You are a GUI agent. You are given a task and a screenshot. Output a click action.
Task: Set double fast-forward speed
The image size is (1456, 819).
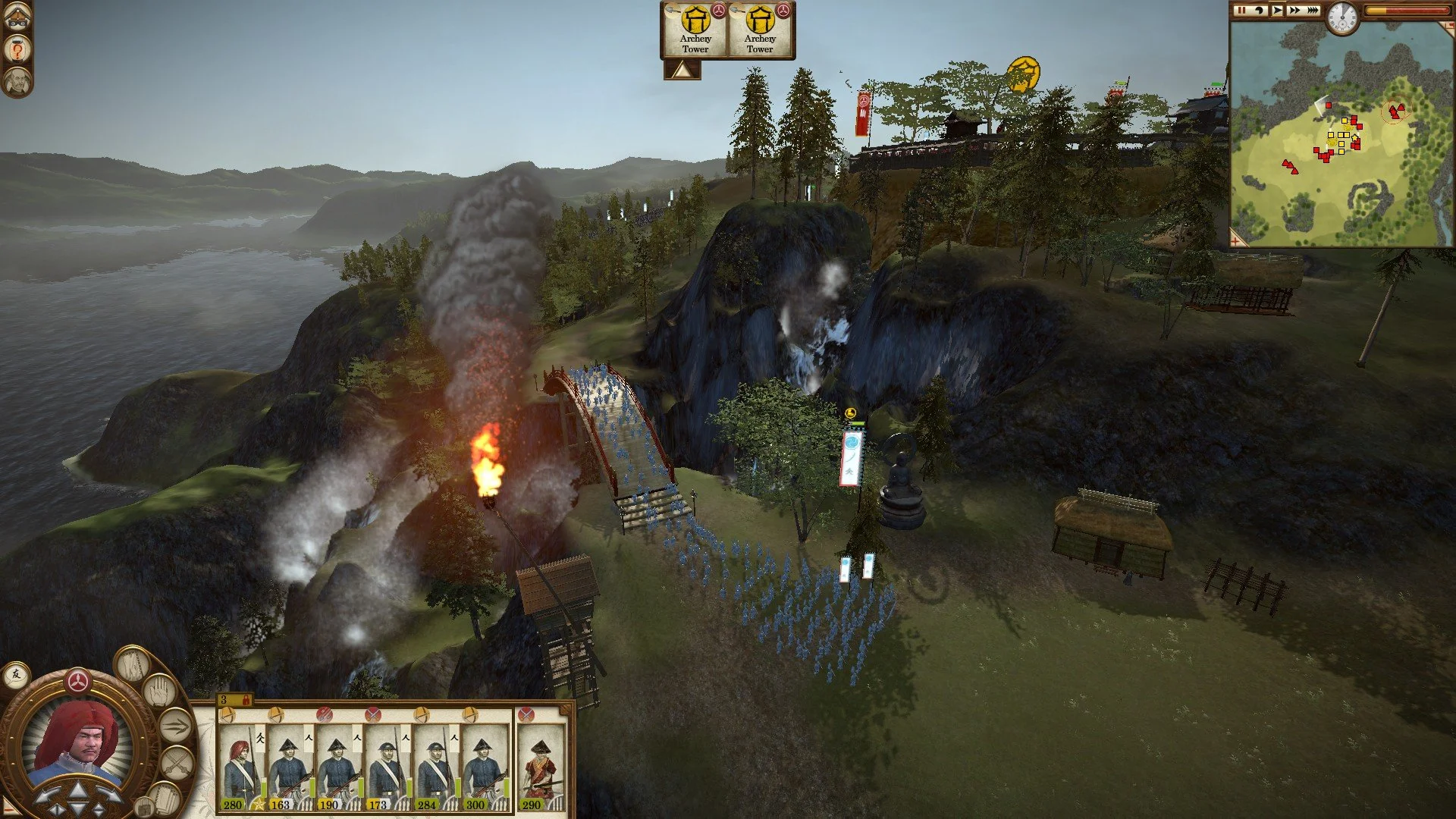[1294, 11]
